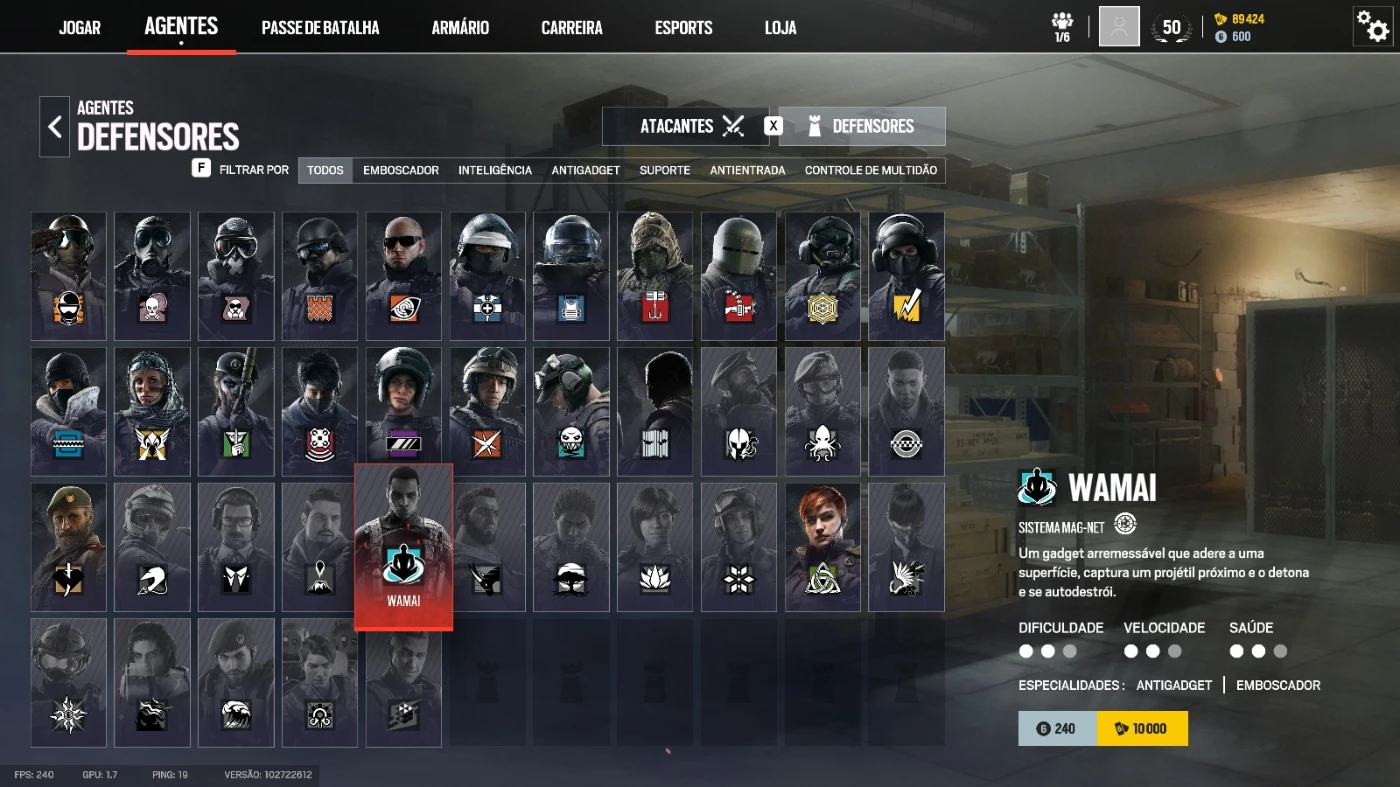Buy Wamai for 10000 renown
1400x787 pixels.
click(1142, 729)
